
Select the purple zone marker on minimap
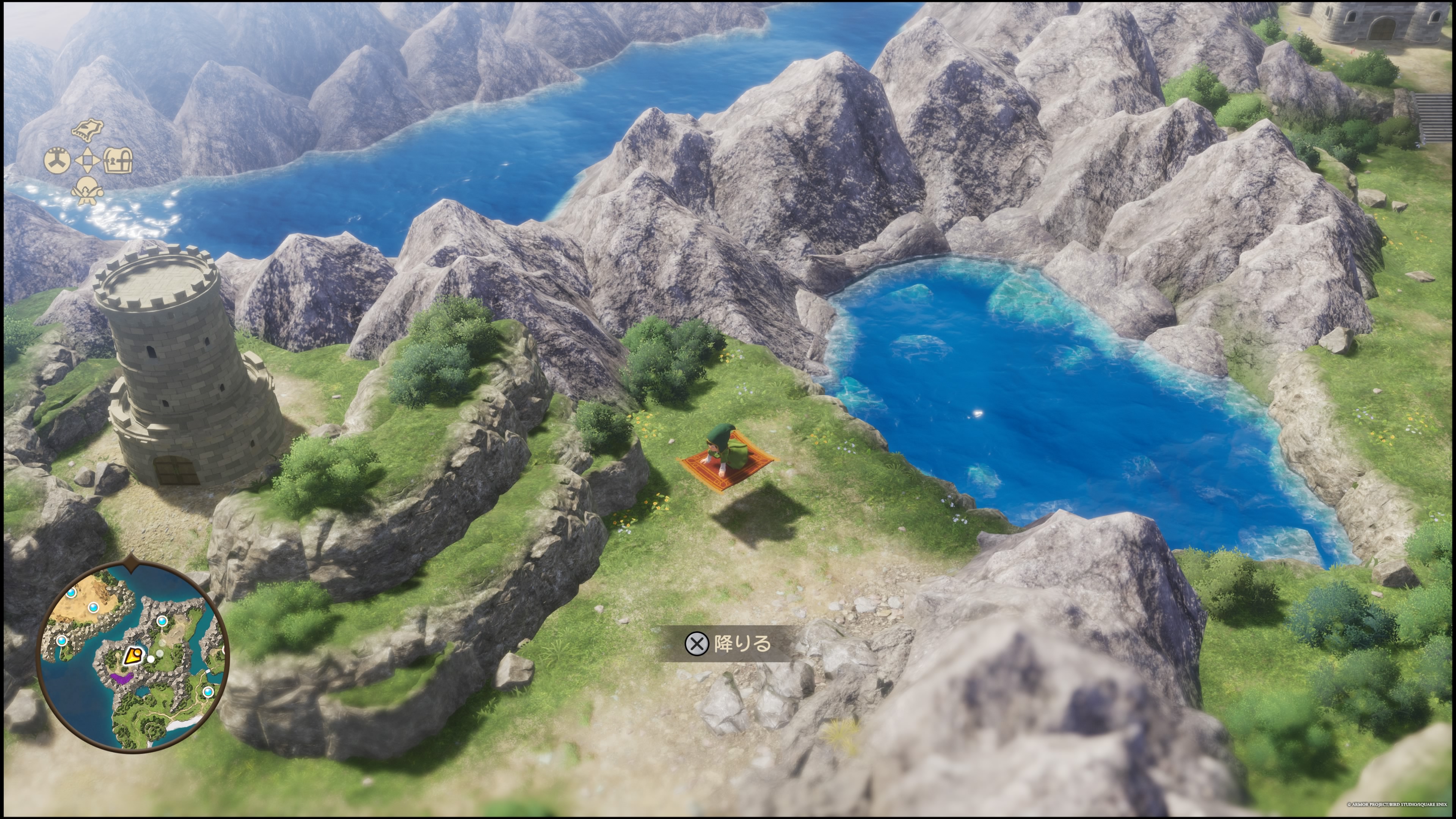click(121, 677)
